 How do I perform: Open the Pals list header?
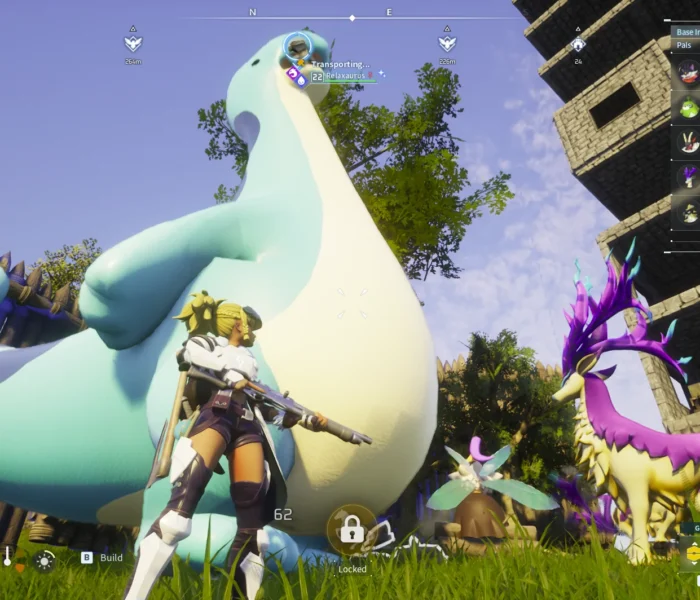686,45
